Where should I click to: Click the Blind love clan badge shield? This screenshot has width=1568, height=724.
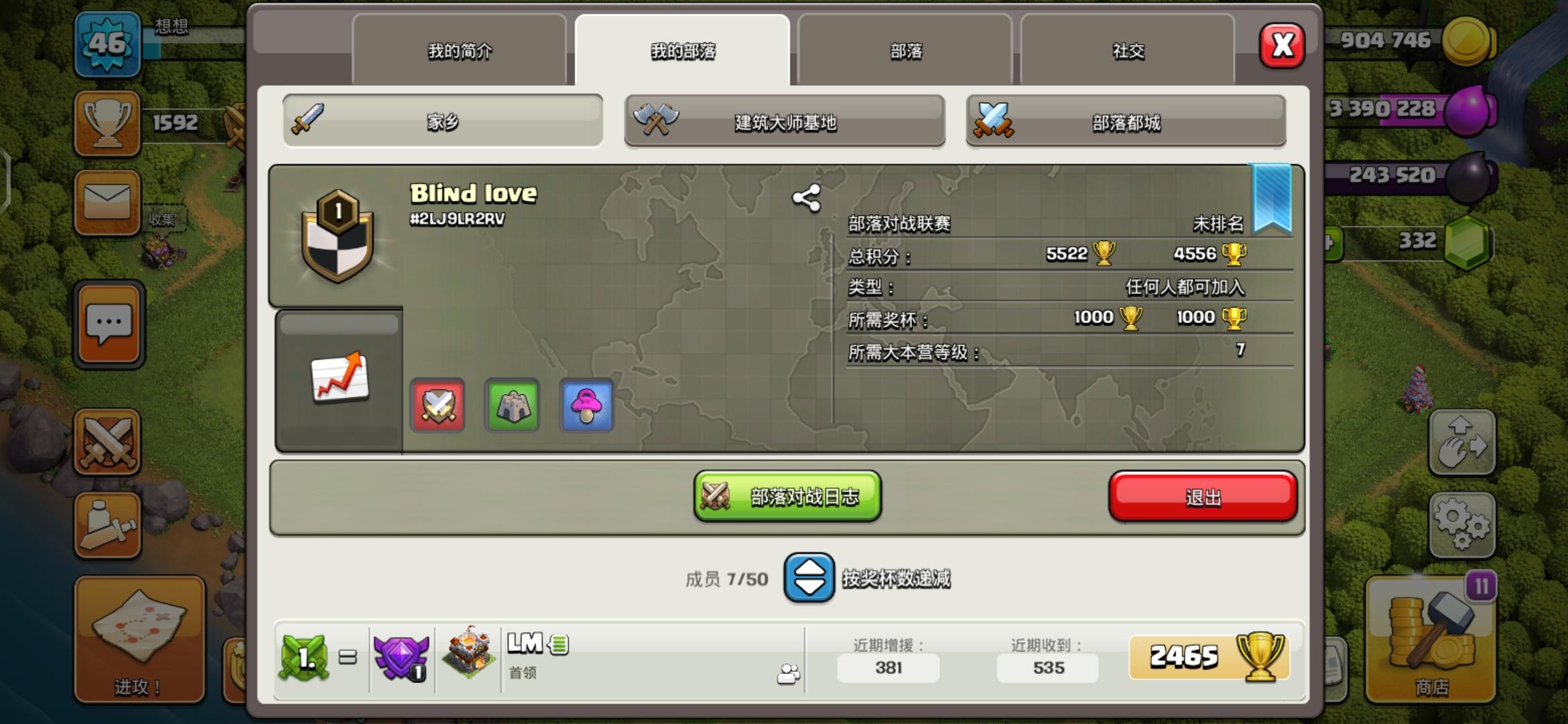pos(338,241)
